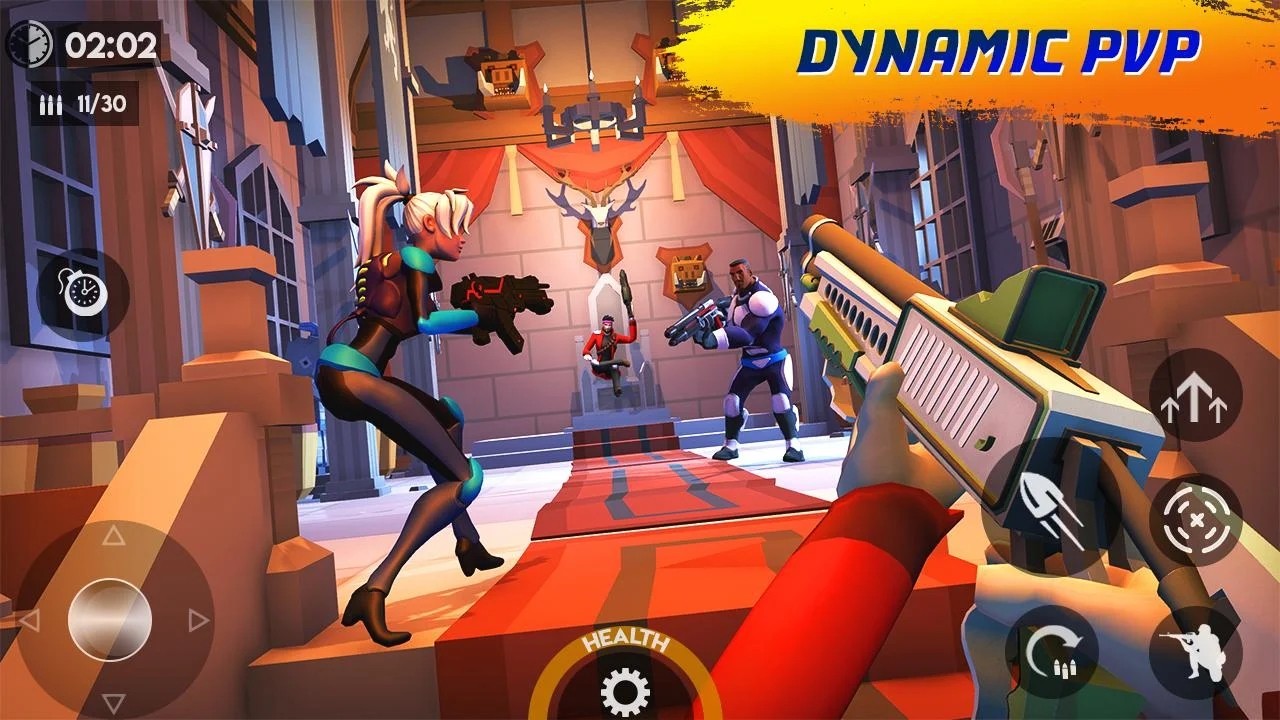Image resolution: width=1280 pixels, height=720 pixels.
Task: Click the DYNAMIC PVP banner
Action: pyautogui.click(x=1000, y=48)
